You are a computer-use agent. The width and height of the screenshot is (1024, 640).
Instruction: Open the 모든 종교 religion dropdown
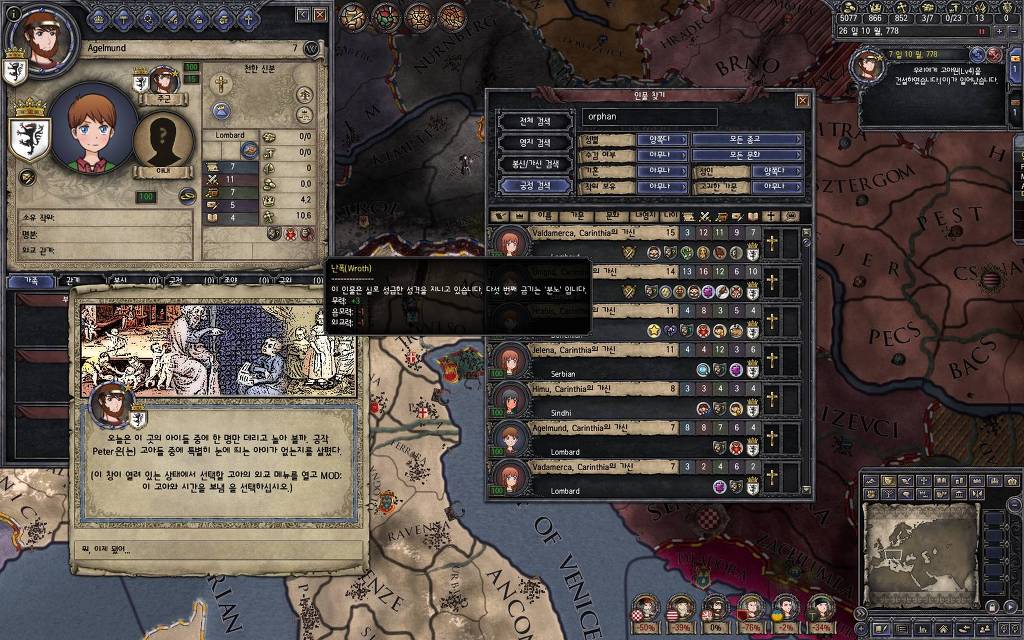click(x=748, y=140)
